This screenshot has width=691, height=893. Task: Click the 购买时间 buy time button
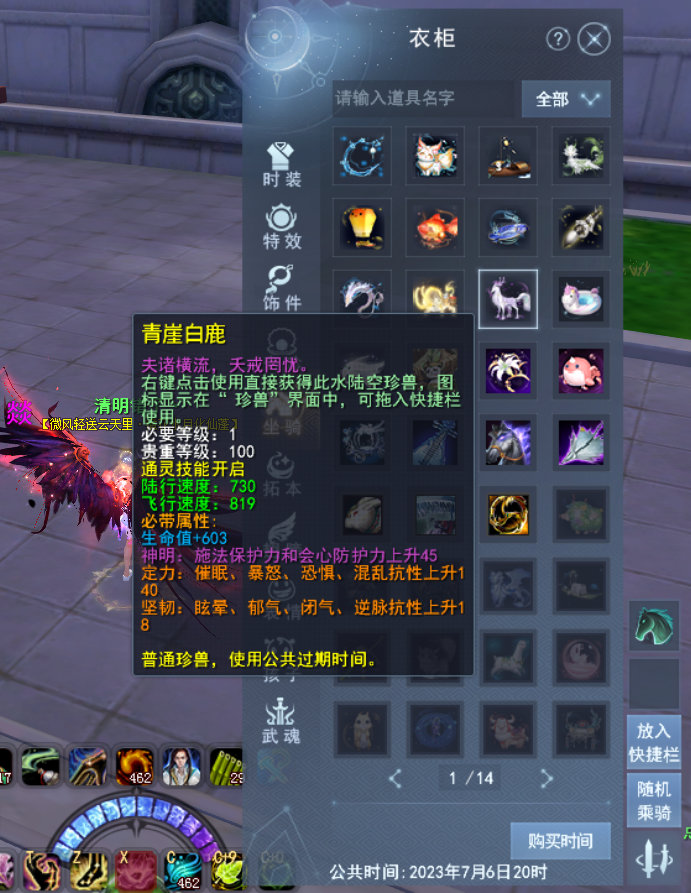560,841
